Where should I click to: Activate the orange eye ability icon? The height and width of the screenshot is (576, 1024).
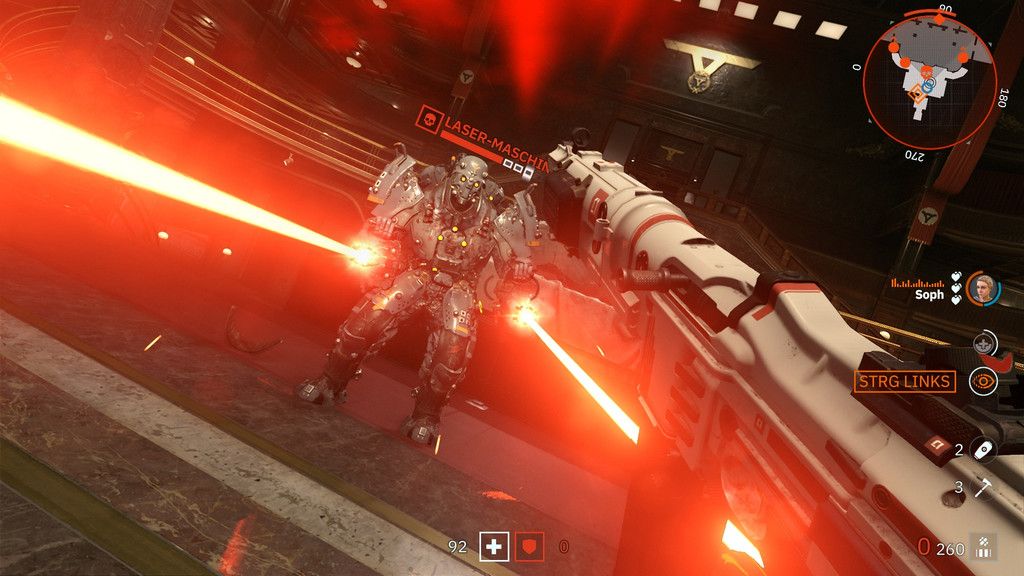pyautogui.click(x=986, y=380)
